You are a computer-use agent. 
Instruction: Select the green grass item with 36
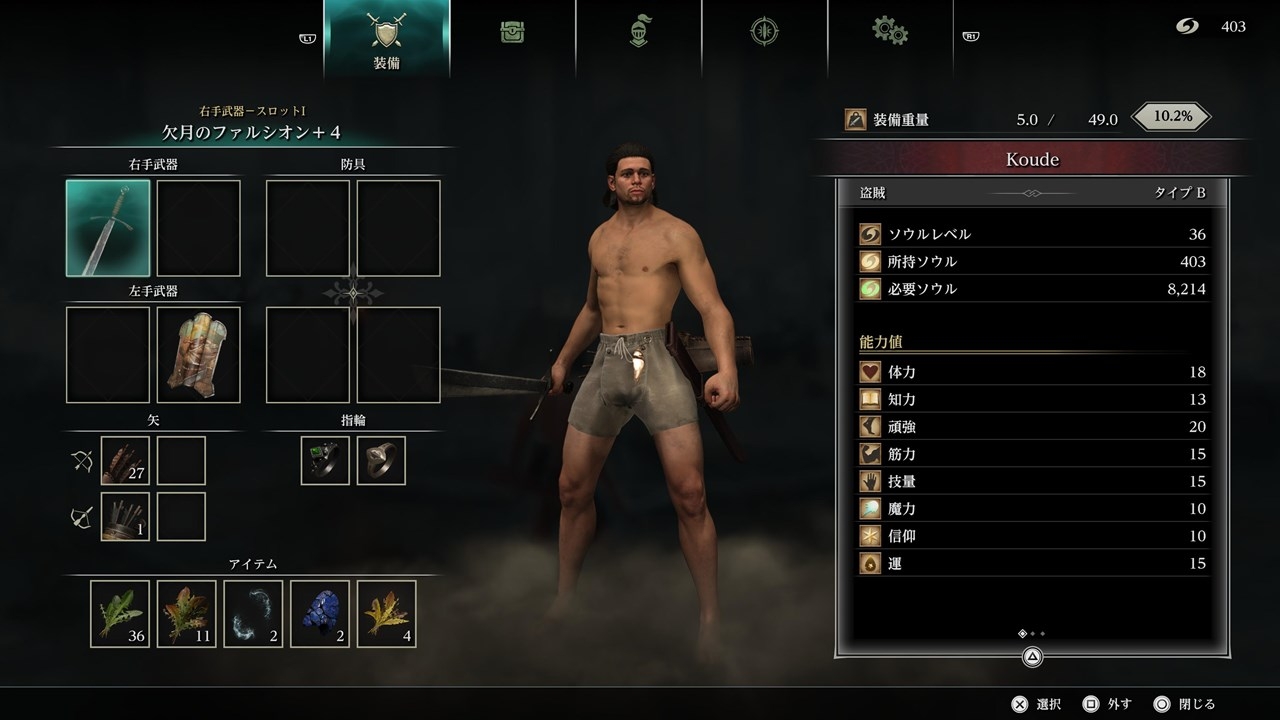(x=120, y=614)
